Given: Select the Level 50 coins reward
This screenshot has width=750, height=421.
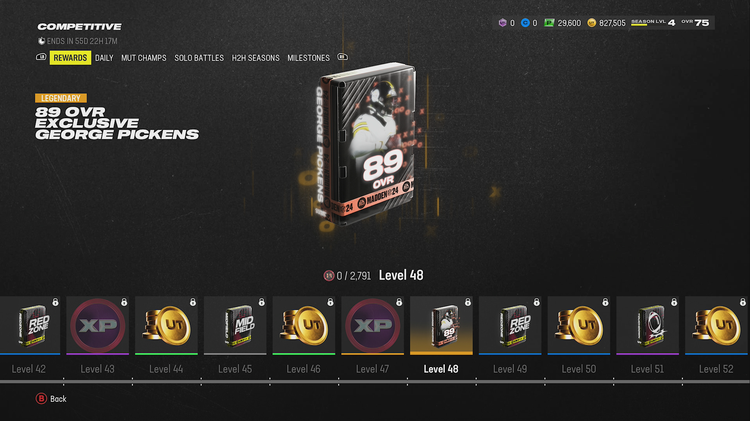Looking at the screenshot, I should pyautogui.click(x=578, y=325).
